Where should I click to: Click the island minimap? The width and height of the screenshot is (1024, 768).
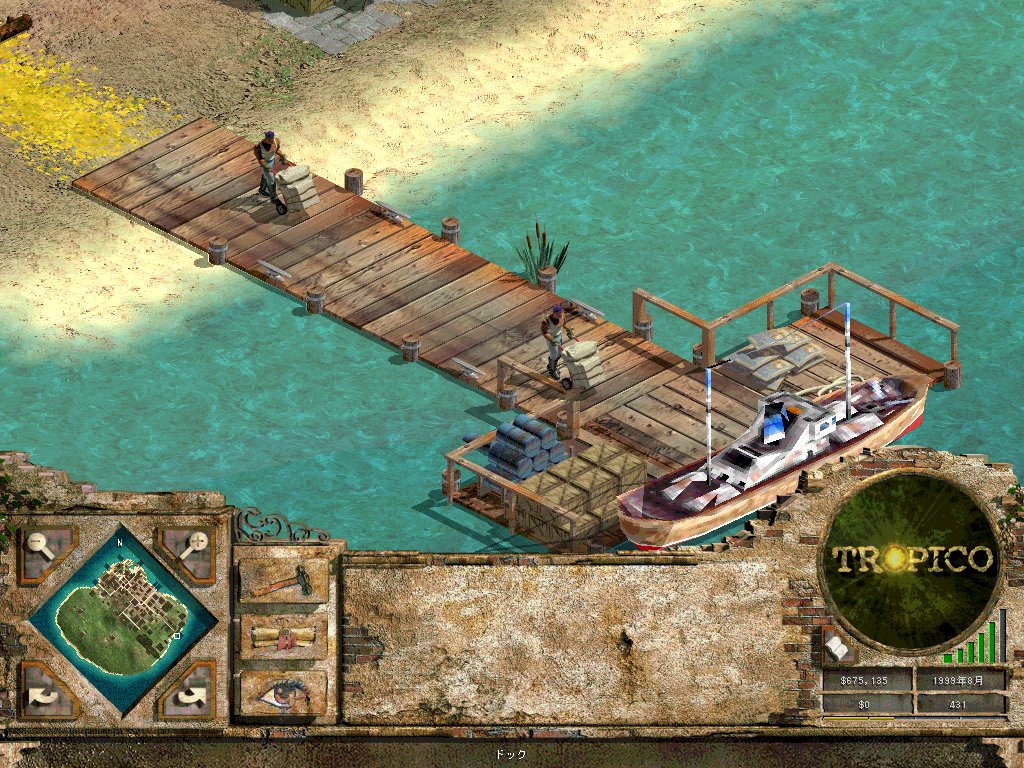(121, 615)
